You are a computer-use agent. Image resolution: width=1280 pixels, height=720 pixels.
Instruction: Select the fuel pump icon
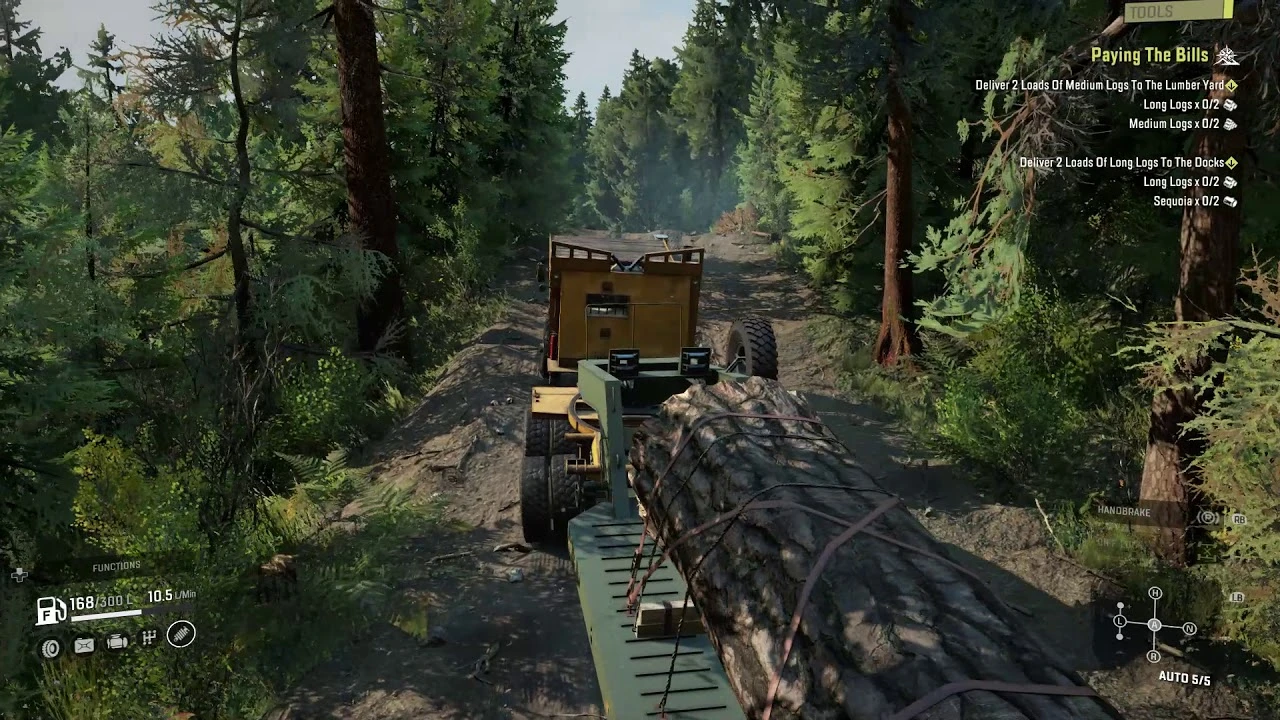[51, 610]
